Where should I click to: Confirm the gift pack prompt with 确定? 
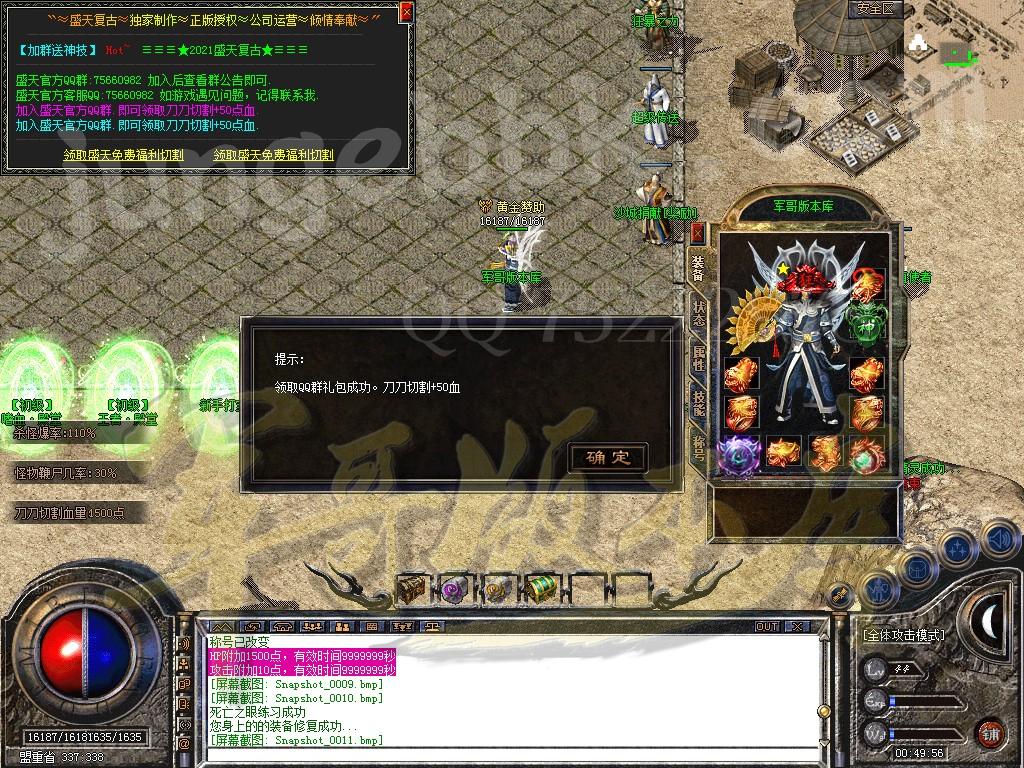pos(608,458)
